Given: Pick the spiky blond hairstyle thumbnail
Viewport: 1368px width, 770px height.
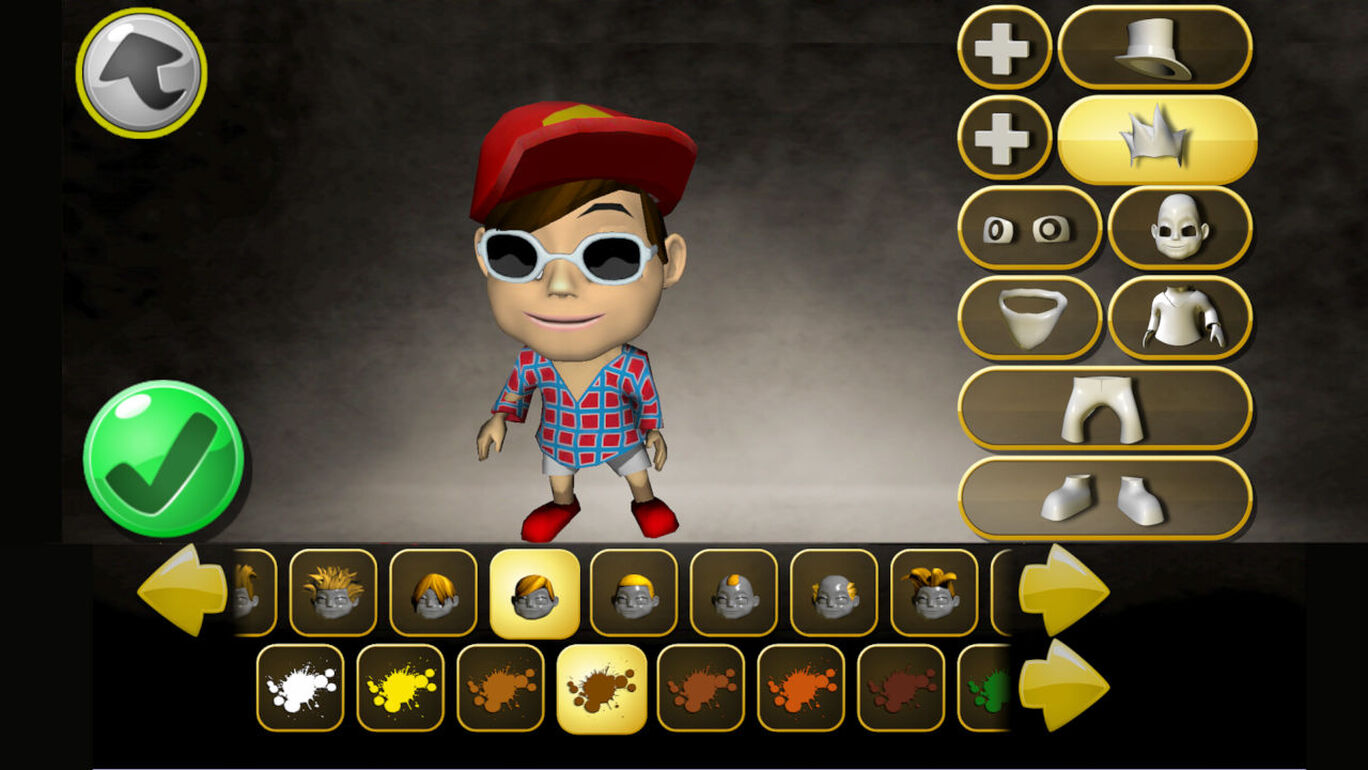Looking at the screenshot, I should [x=333, y=592].
